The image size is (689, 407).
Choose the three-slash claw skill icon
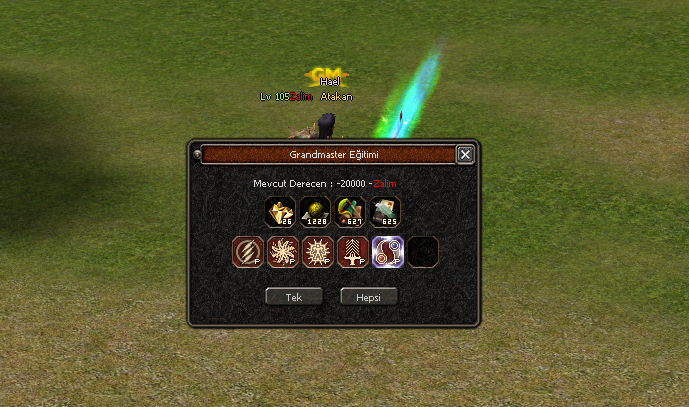(x=248, y=252)
